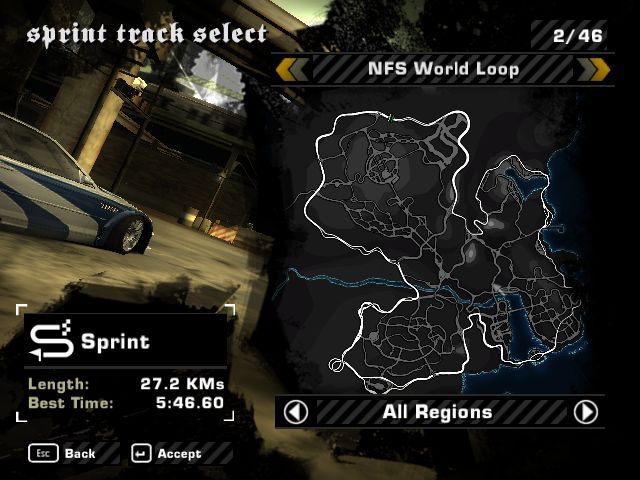Select the NFS World Loop track name bar

pyautogui.click(x=442, y=69)
